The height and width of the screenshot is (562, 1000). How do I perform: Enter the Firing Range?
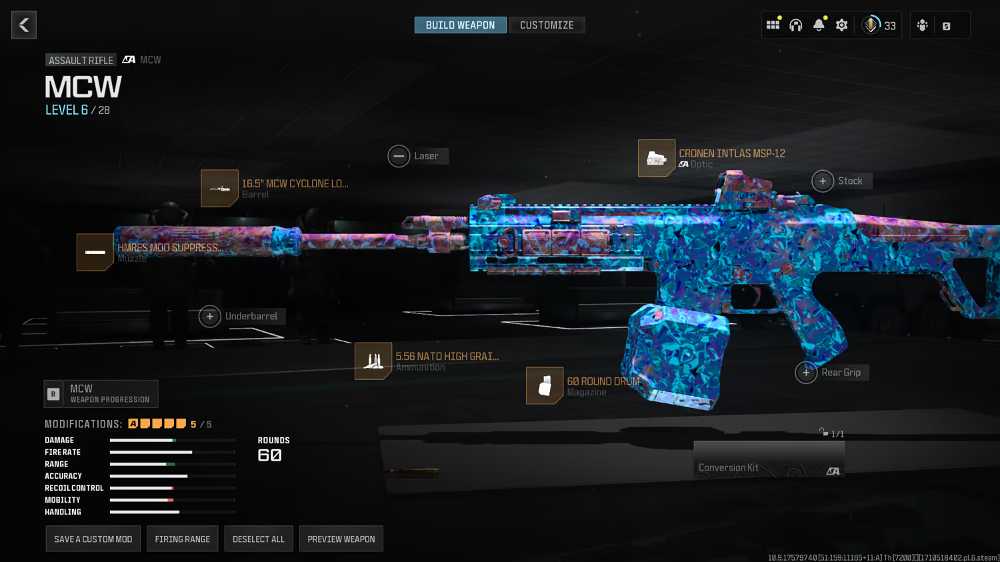[182, 539]
